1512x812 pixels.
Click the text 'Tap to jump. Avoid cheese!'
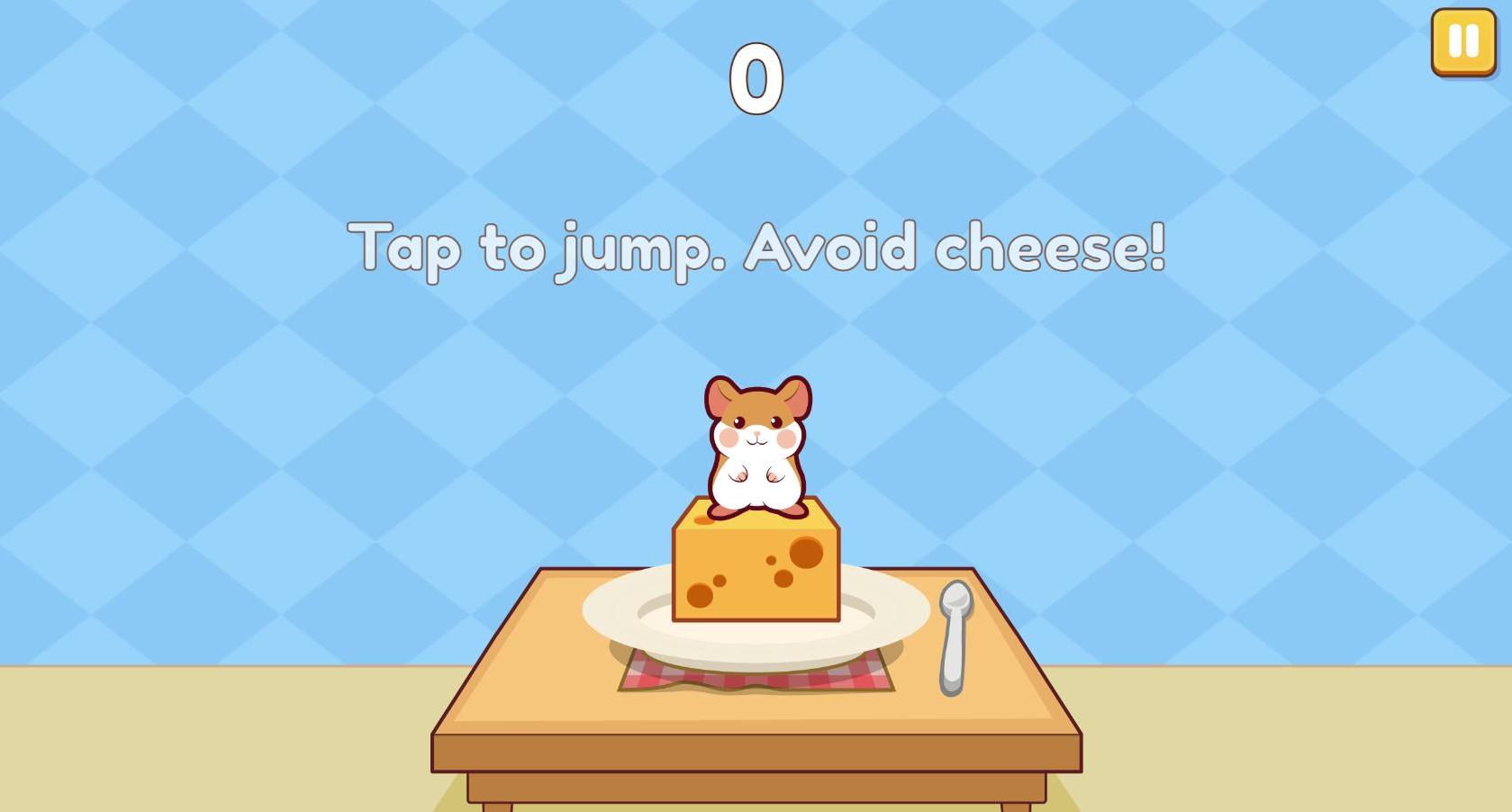coord(761,248)
